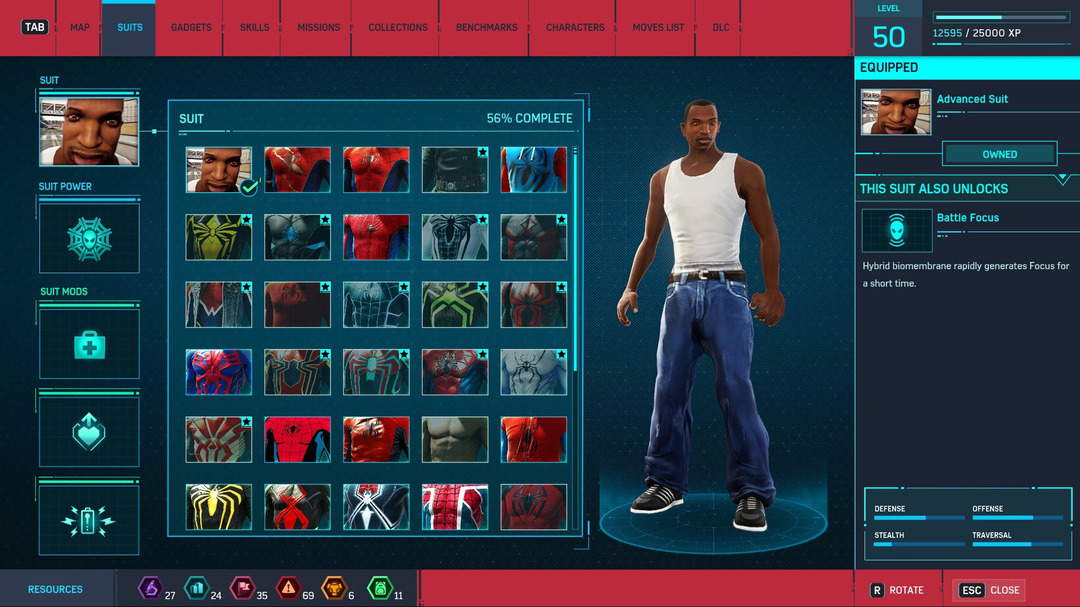Image resolution: width=1080 pixels, height=607 pixels.
Task: Open the battery suit mod slot
Action: click(89, 520)
